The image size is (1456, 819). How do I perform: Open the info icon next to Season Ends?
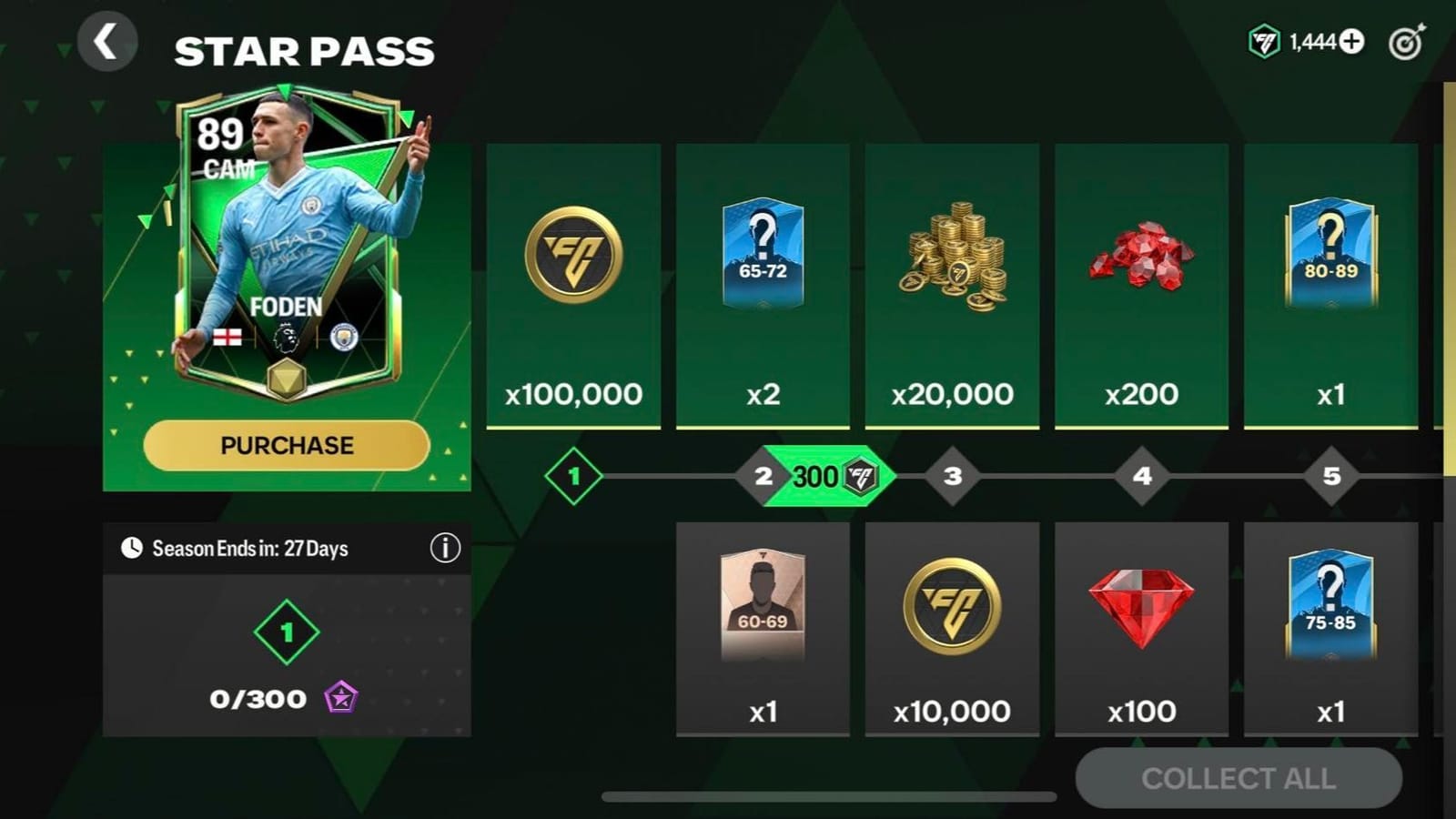tap(445, 549)
